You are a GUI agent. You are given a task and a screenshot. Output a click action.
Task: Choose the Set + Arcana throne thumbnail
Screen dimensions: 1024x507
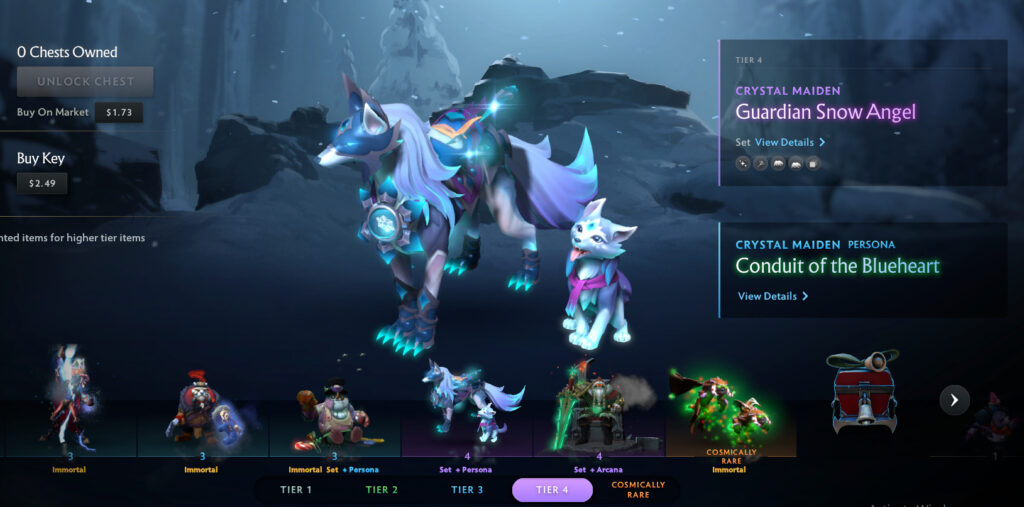[598, 410]
